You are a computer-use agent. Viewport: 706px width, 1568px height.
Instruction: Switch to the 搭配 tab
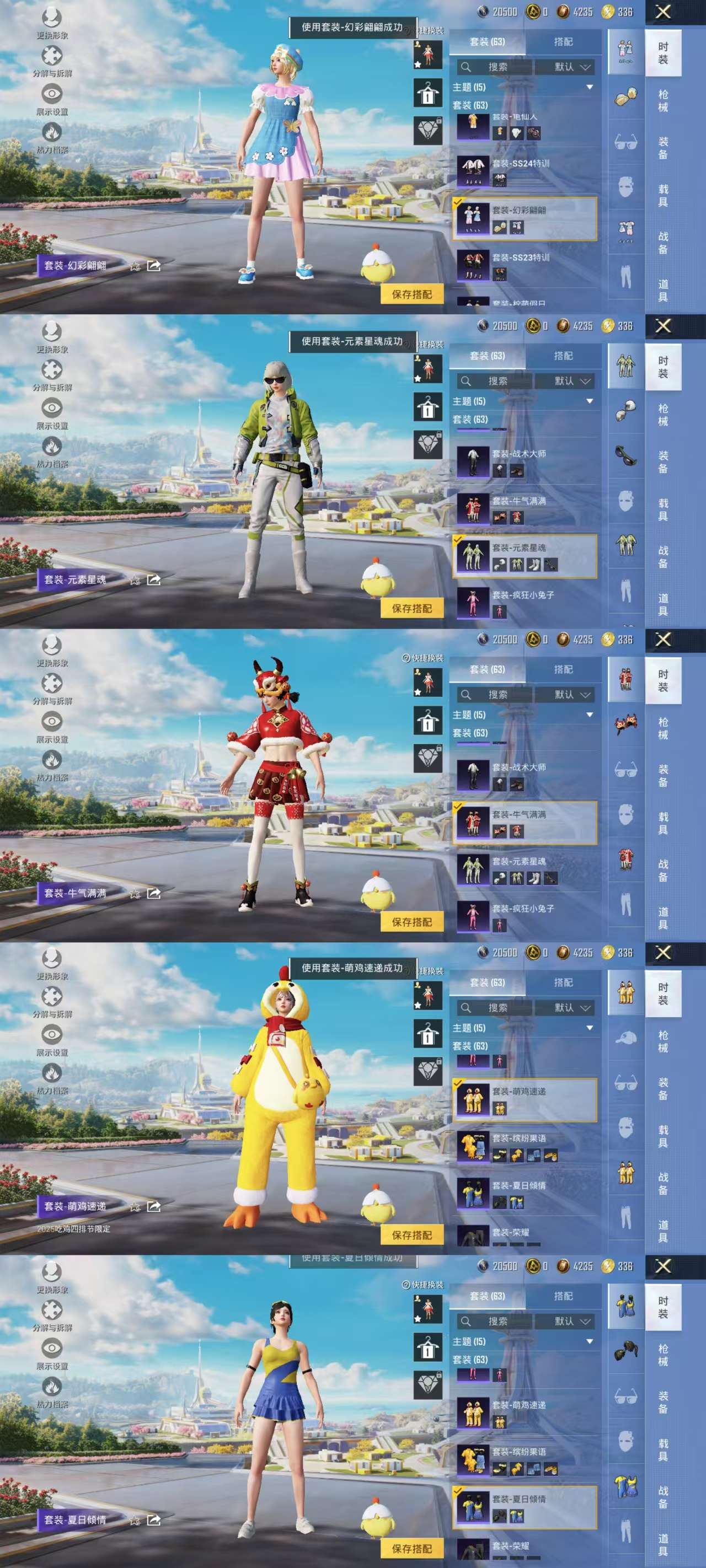coord(564,42)
